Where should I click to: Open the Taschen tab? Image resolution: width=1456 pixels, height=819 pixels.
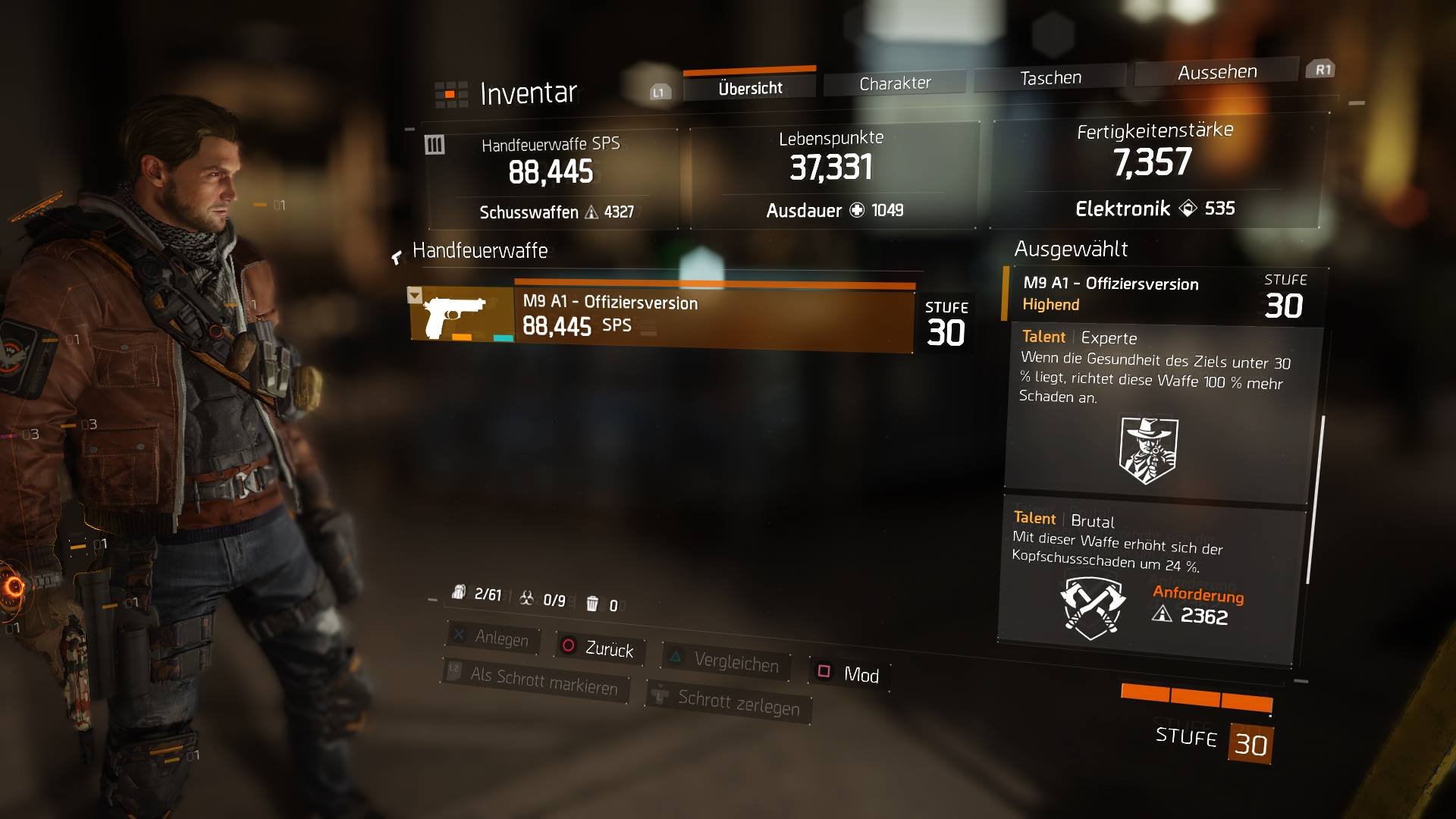coord(1050,77)
